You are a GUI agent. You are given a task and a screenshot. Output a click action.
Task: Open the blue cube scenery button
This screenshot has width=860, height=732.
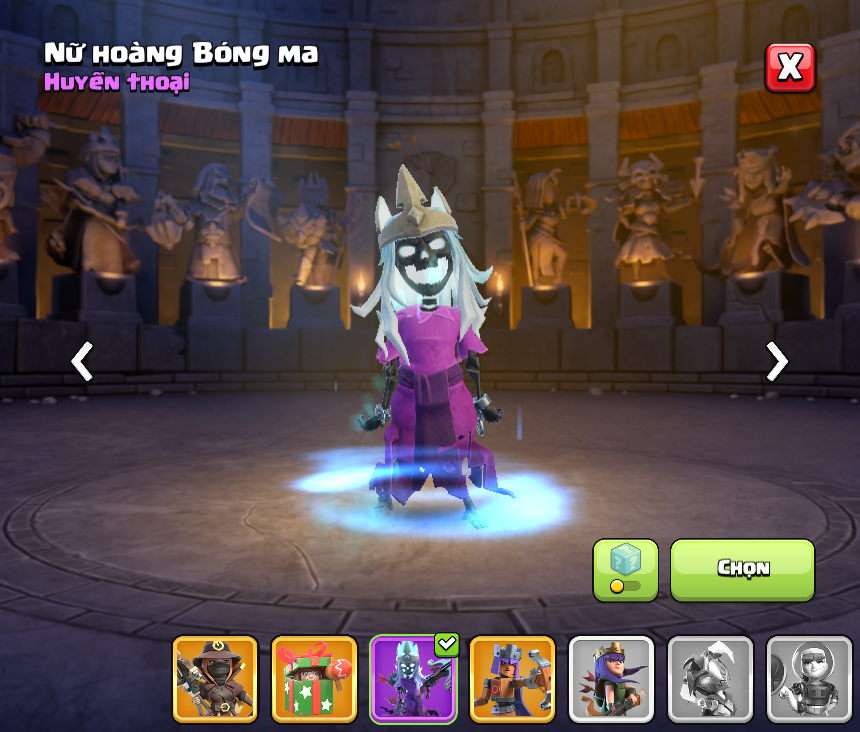click(625, 569)
